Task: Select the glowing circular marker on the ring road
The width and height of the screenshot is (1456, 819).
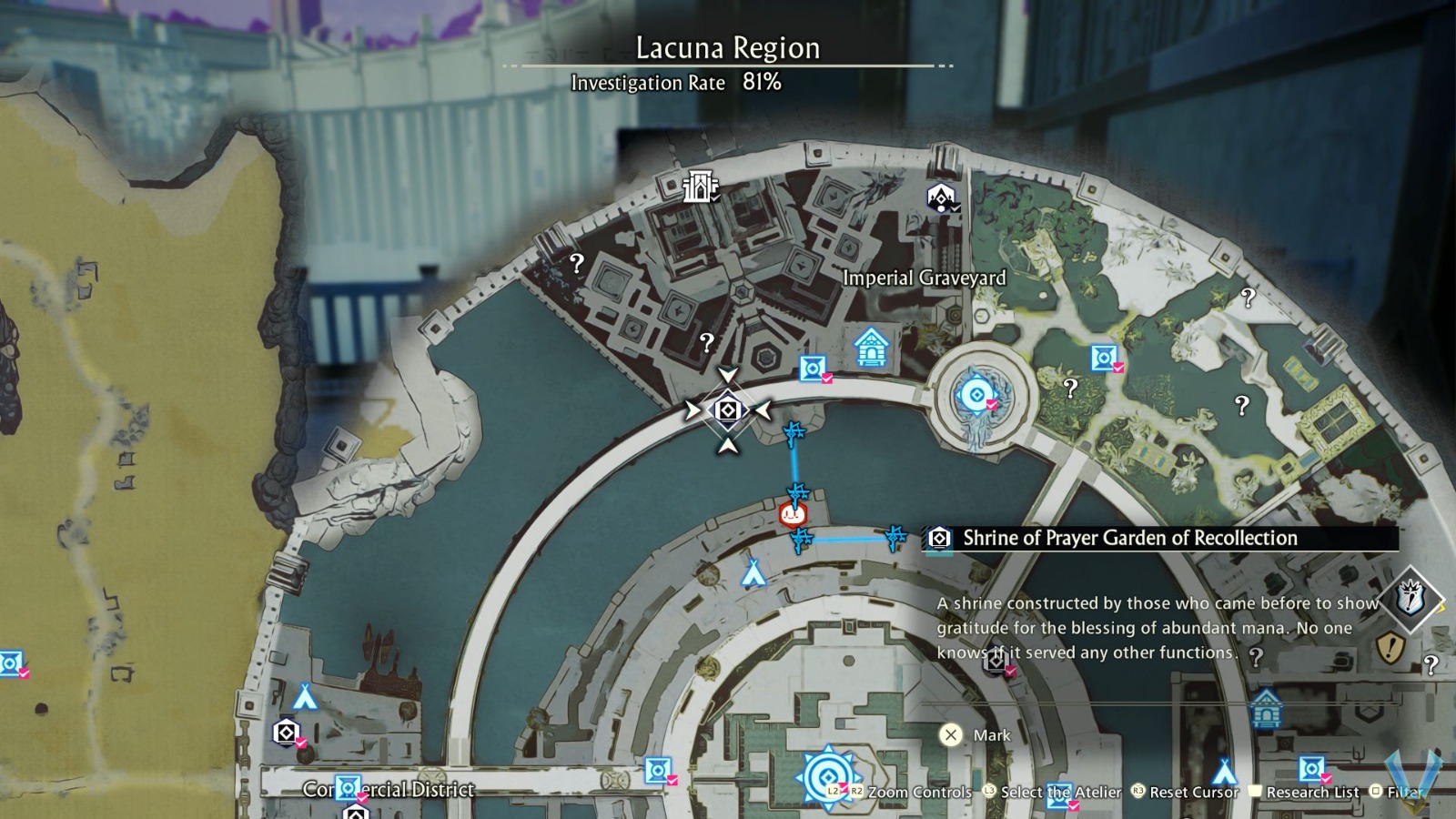Action: point(976,395)
